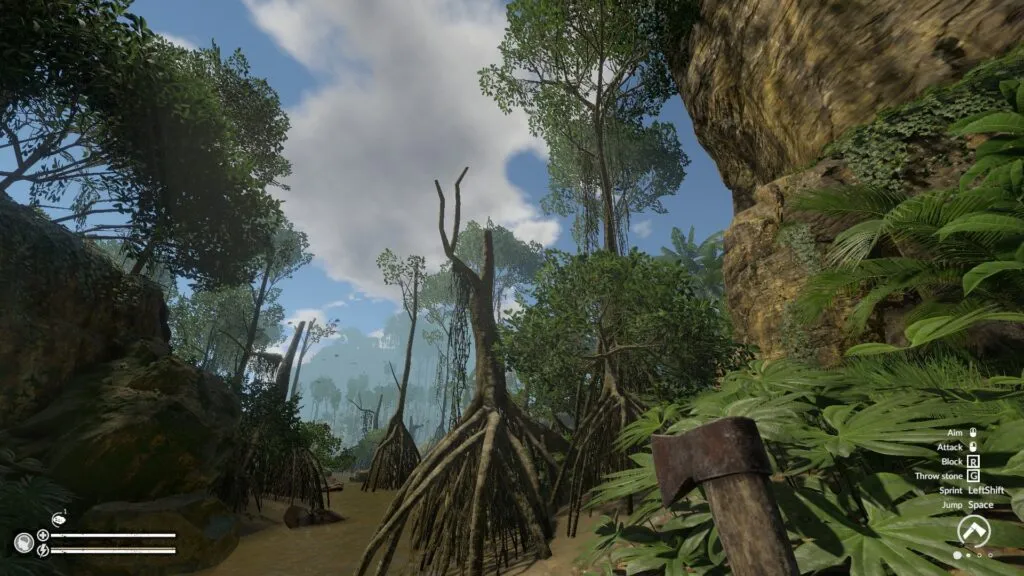Screen dimensions: 1024x576
Task: Click the lightning bolt energy icon
Action: click(x=43, y=550)
